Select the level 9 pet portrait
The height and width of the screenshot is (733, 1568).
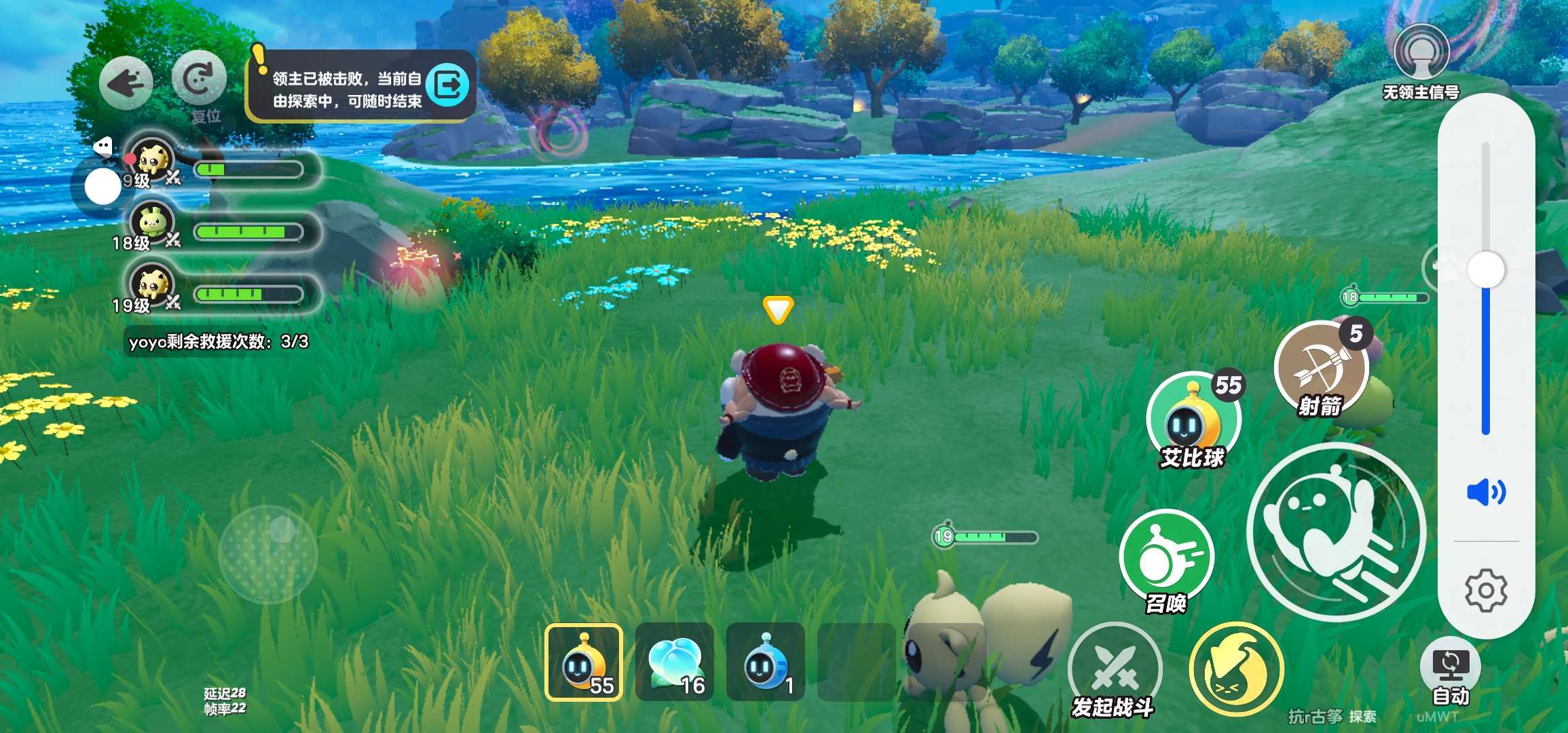[x=151, y=160]
